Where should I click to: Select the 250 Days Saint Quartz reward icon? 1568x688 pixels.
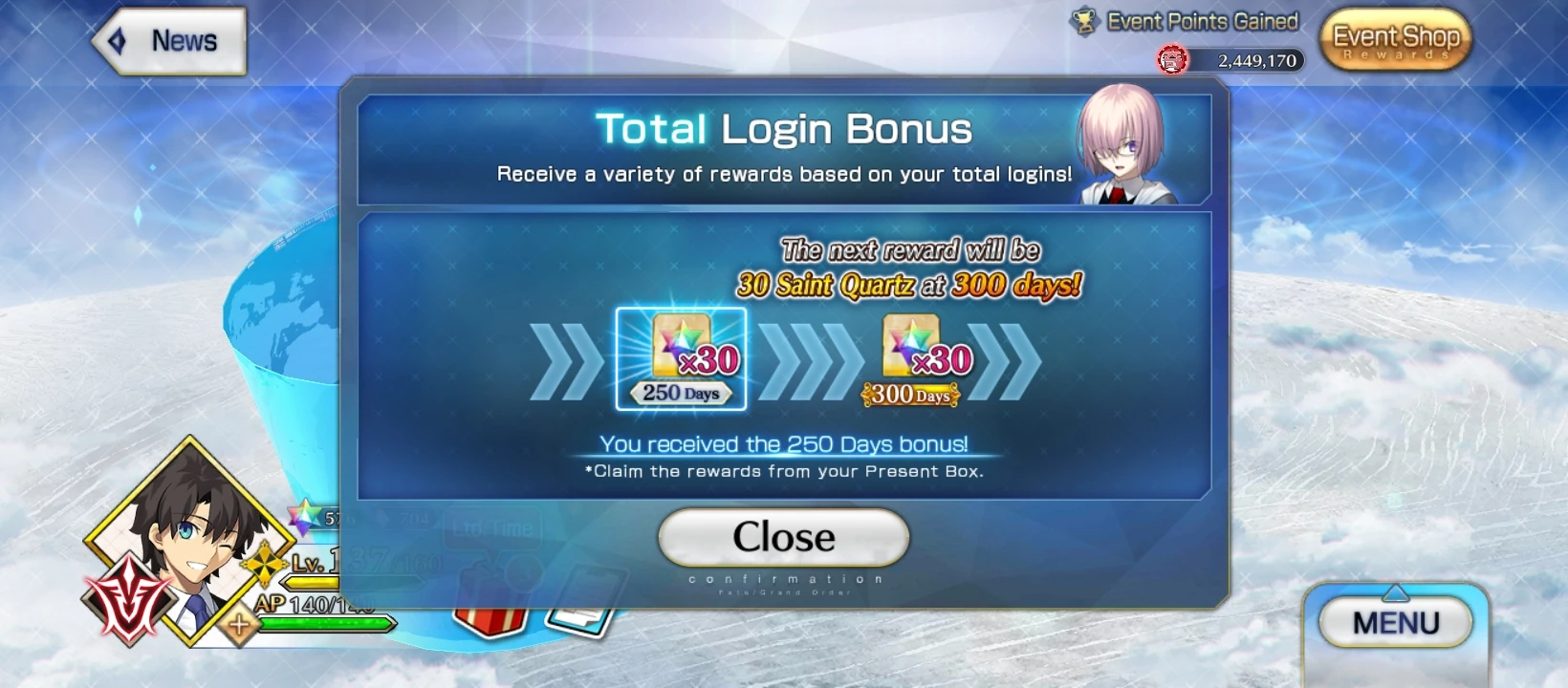pyautogui.click(x=682, y=355)
